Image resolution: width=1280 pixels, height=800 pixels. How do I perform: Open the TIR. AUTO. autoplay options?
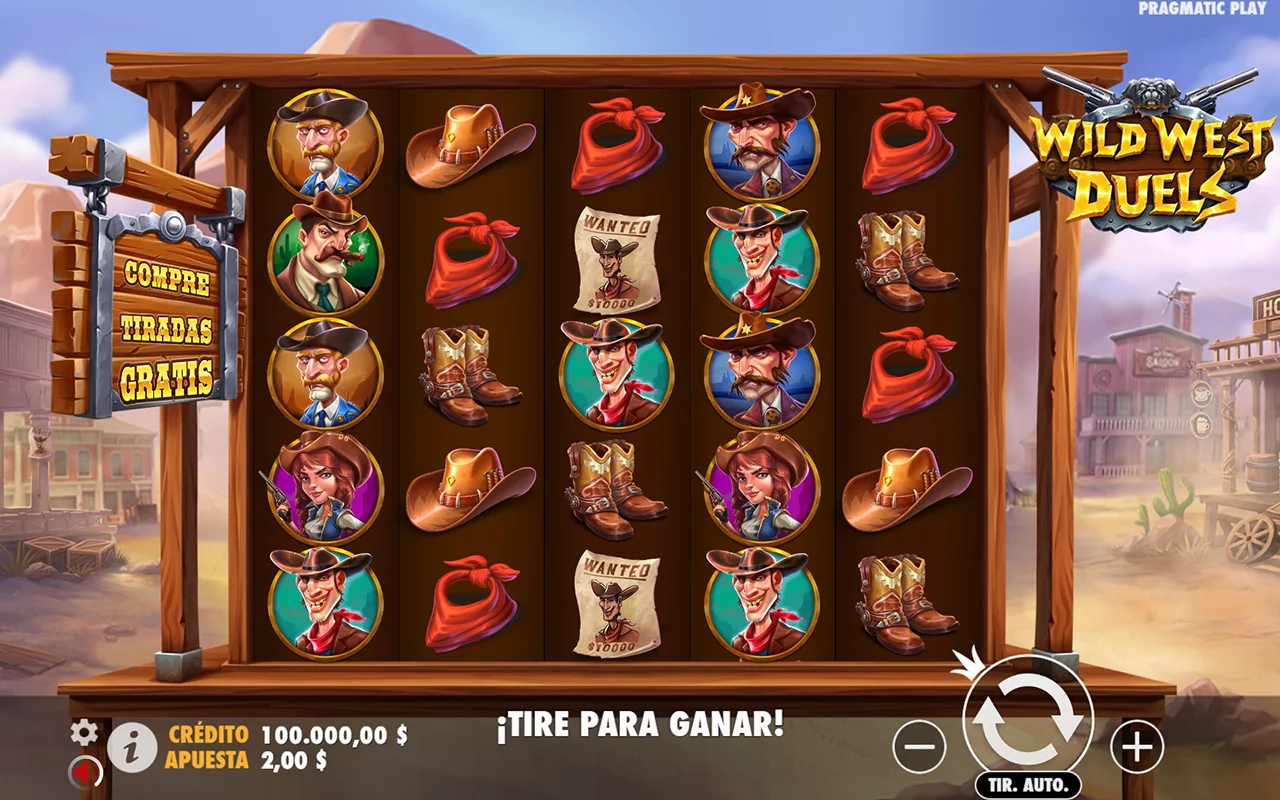point(1028,784)
